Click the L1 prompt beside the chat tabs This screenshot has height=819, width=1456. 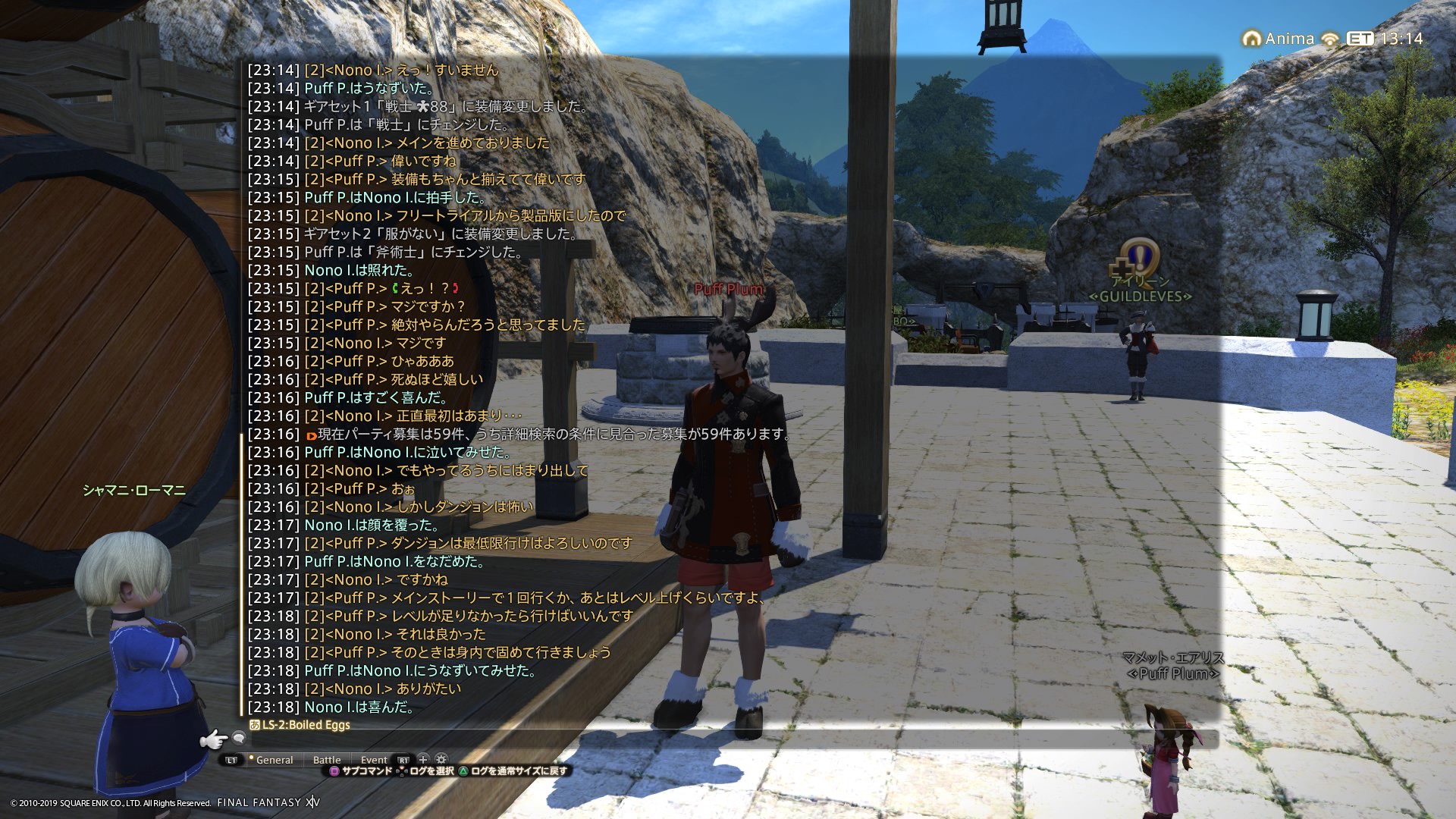click(231, 760)
